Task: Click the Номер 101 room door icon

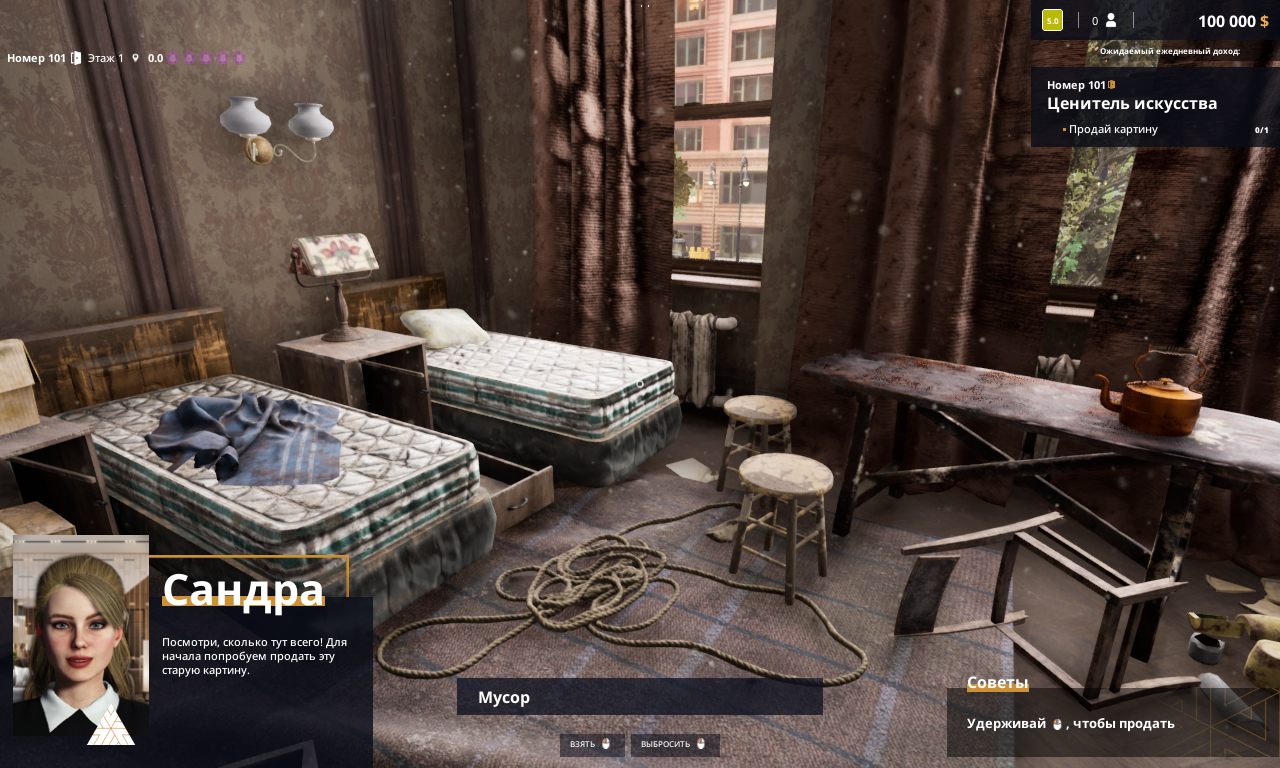Action: [x=76, y=58]
